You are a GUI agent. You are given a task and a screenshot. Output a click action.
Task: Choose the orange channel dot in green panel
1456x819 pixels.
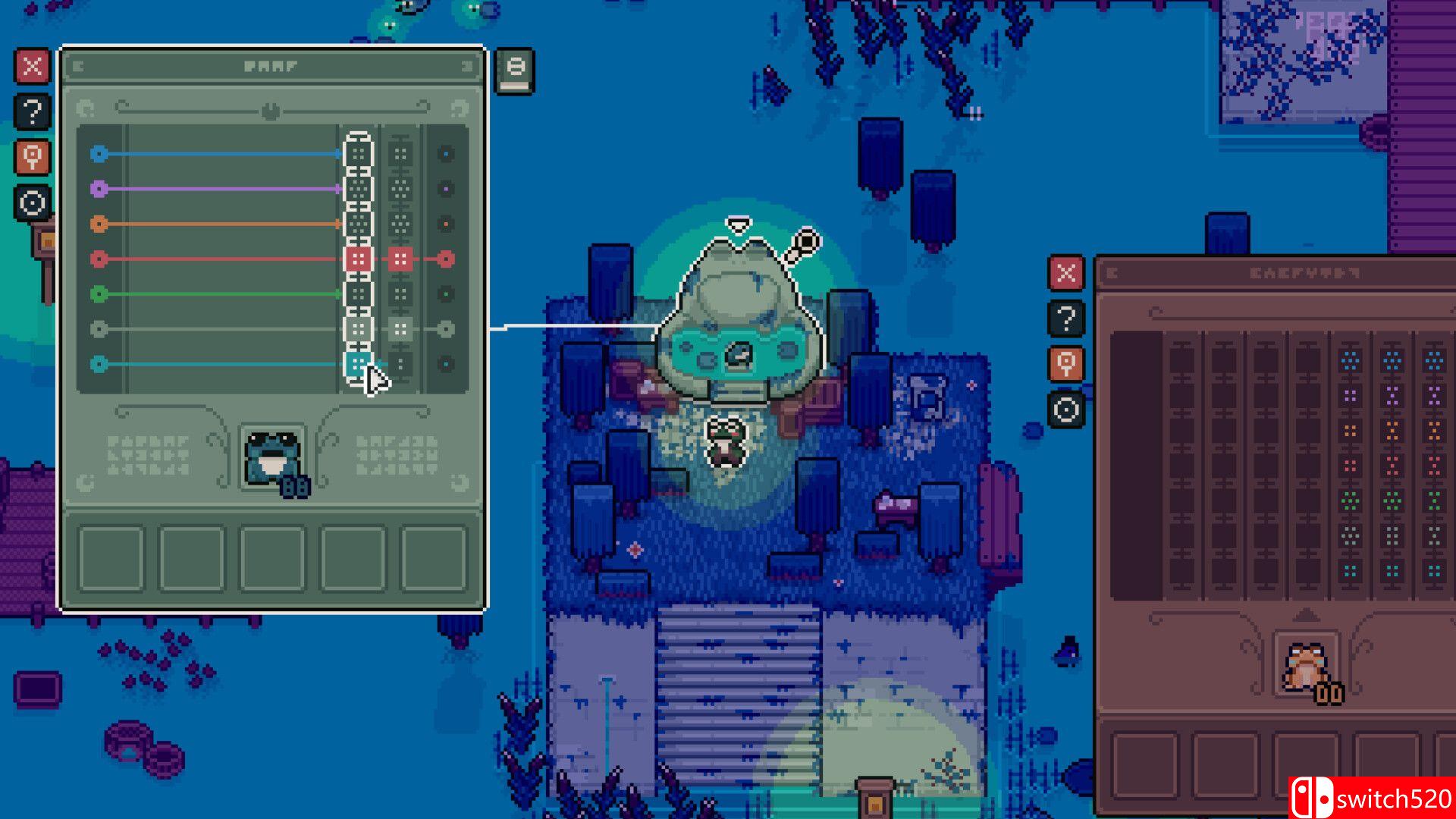(99, 224)
